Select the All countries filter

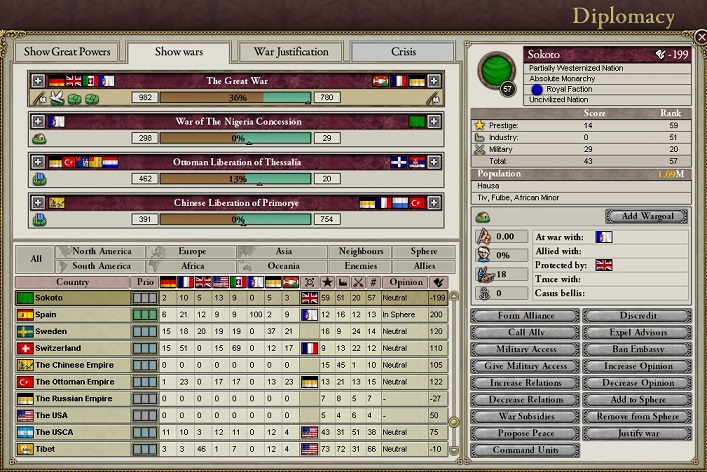[x=36, y=259]
